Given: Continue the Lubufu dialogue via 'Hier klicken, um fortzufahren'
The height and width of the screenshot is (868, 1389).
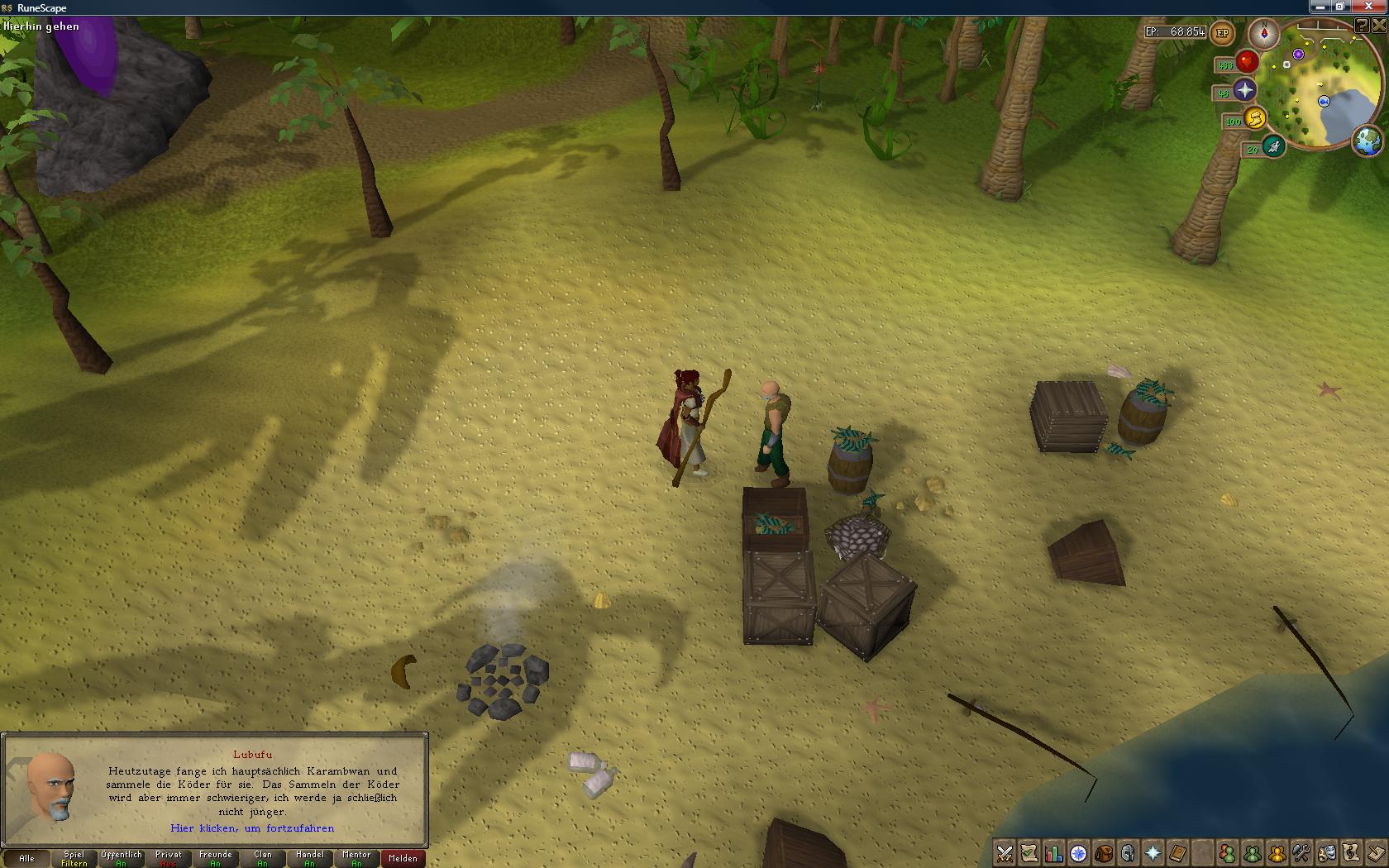Looking at the screenshot, I should pos(252,827).
